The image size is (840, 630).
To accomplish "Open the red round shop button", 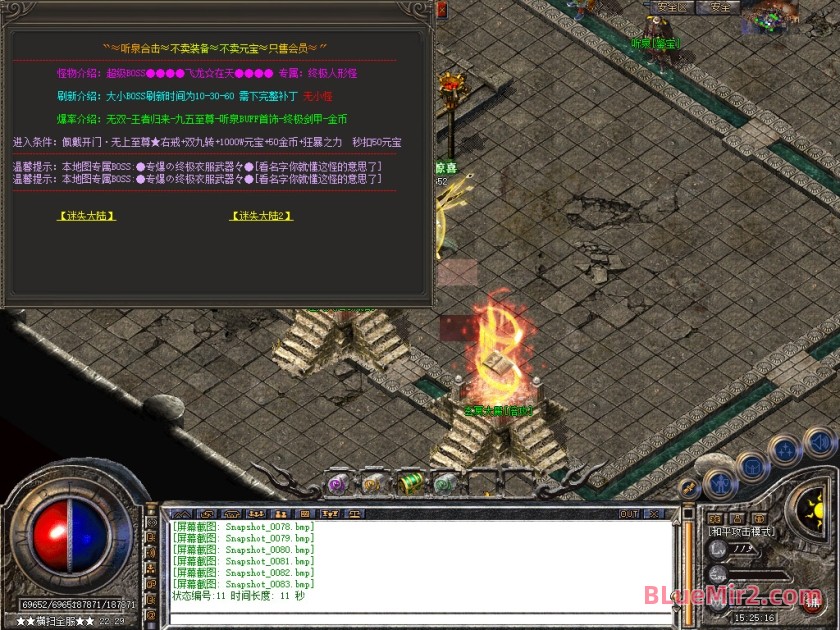I will (810, 603).
